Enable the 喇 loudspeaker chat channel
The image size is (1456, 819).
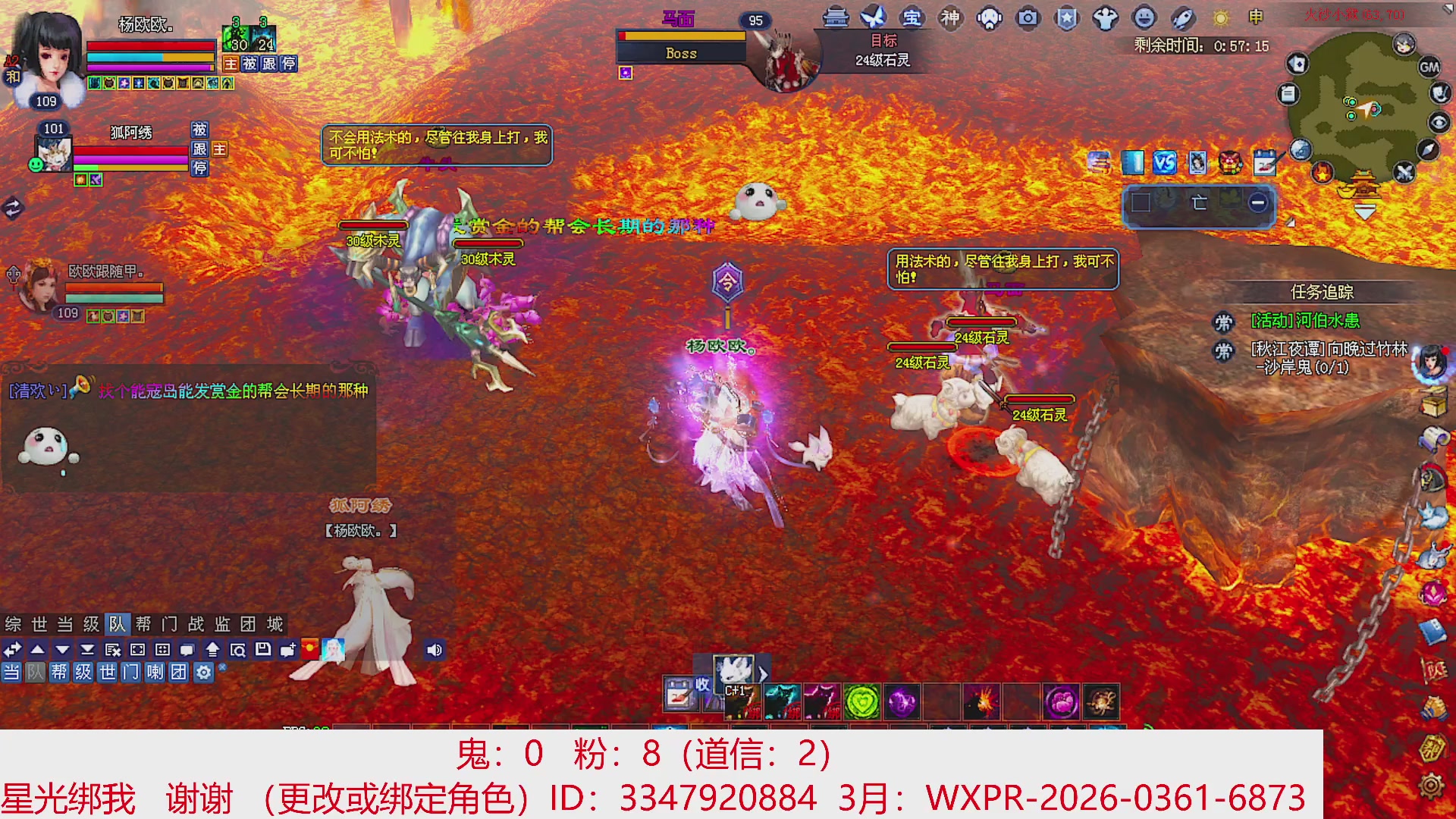pos(156,672)
